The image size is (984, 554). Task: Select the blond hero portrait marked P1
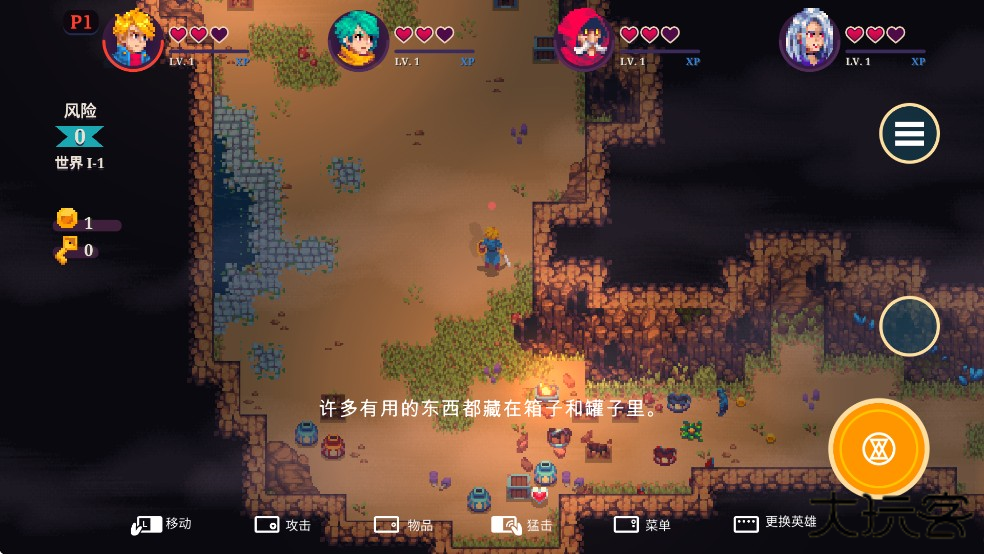coord(133,40)
